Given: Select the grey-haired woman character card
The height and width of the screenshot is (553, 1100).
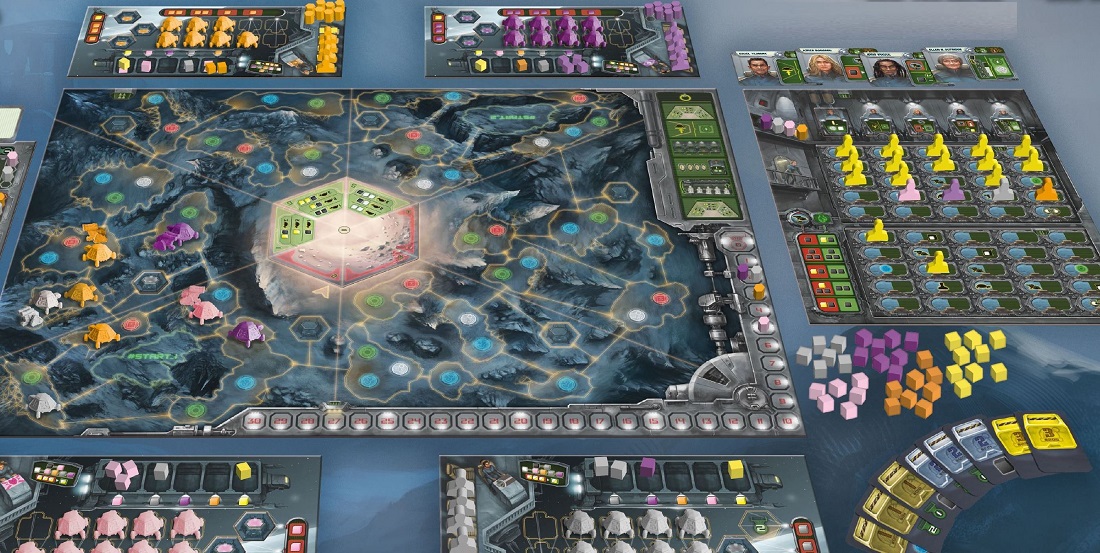Looking at the screenshot, I should click(x=949, y=70).
